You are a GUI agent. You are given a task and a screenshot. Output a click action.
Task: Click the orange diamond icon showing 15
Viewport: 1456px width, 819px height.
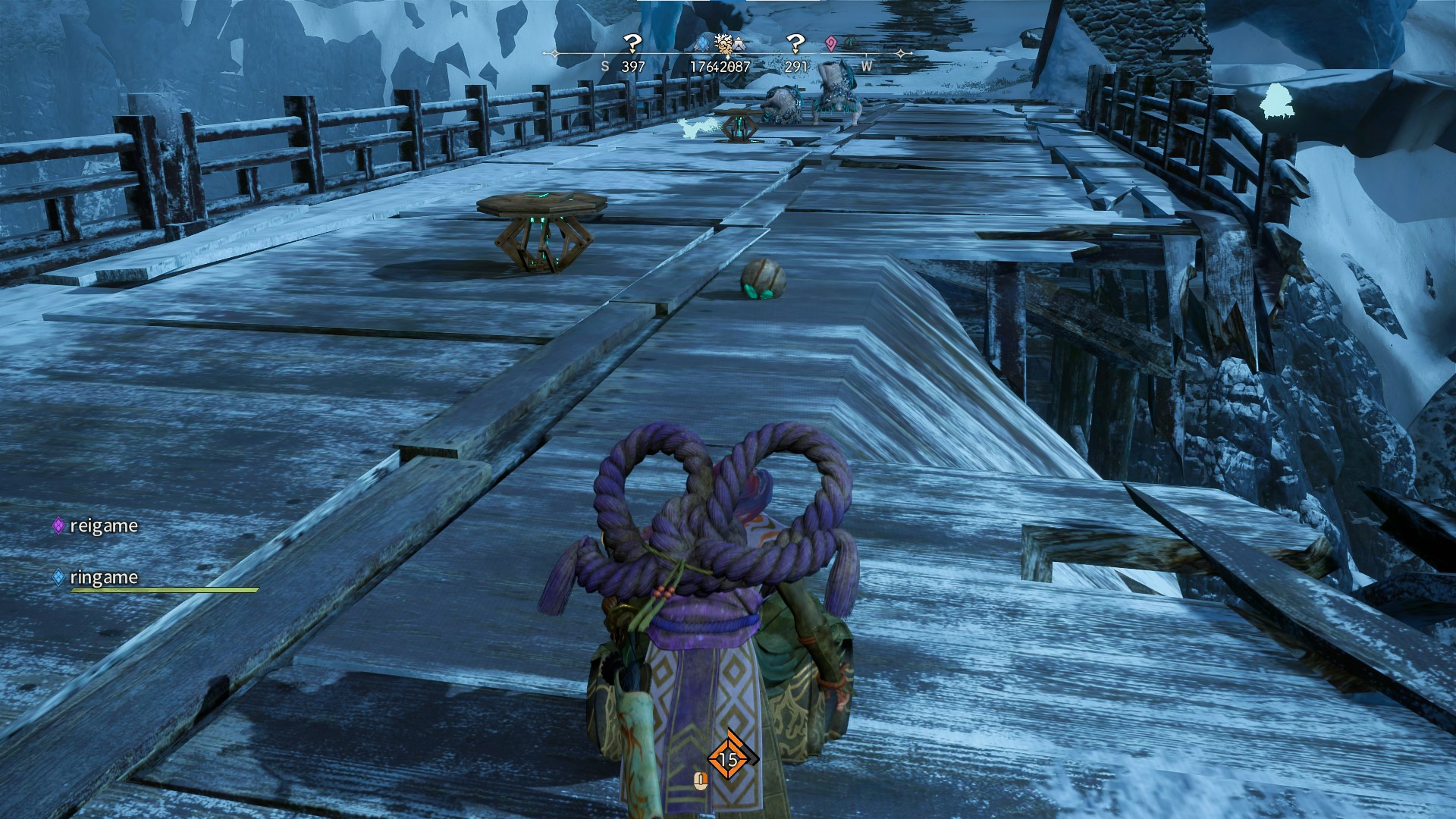coord(728,758)
